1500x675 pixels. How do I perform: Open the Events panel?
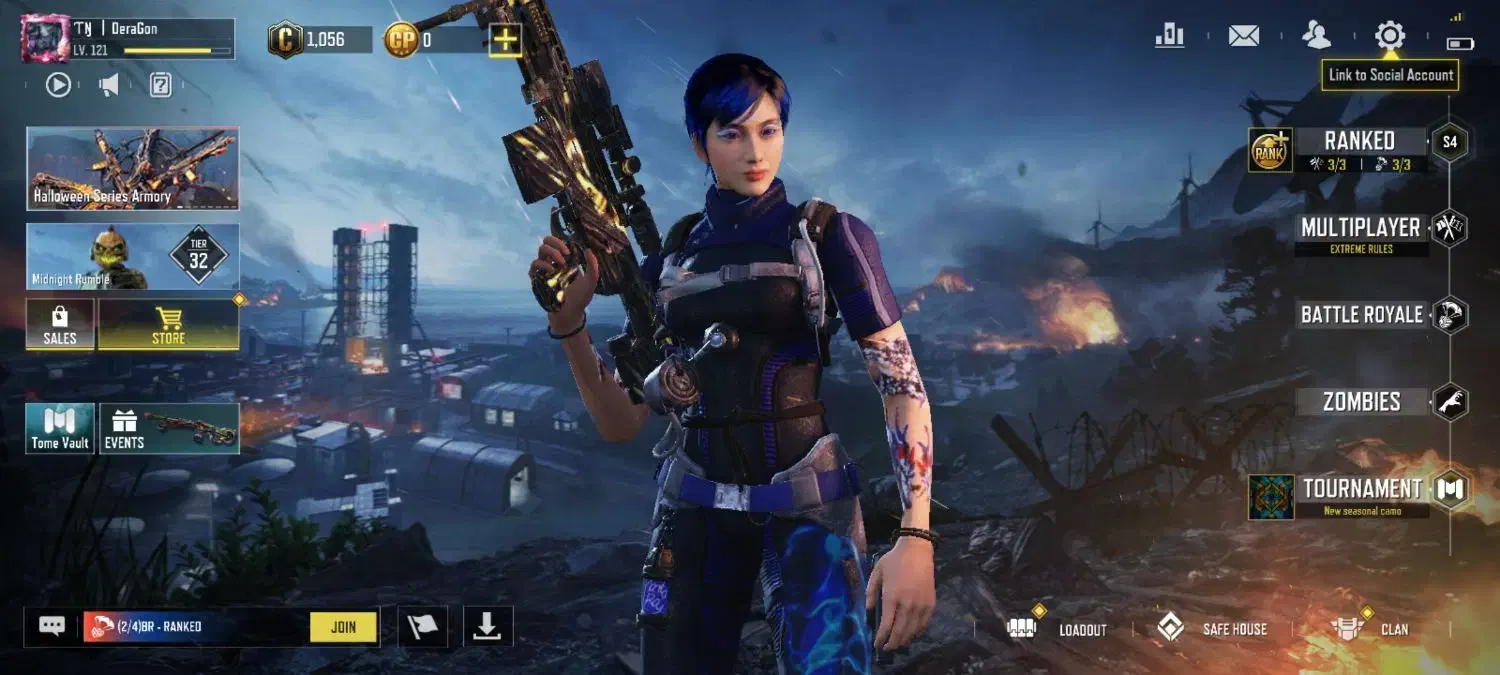coord(169,429)
